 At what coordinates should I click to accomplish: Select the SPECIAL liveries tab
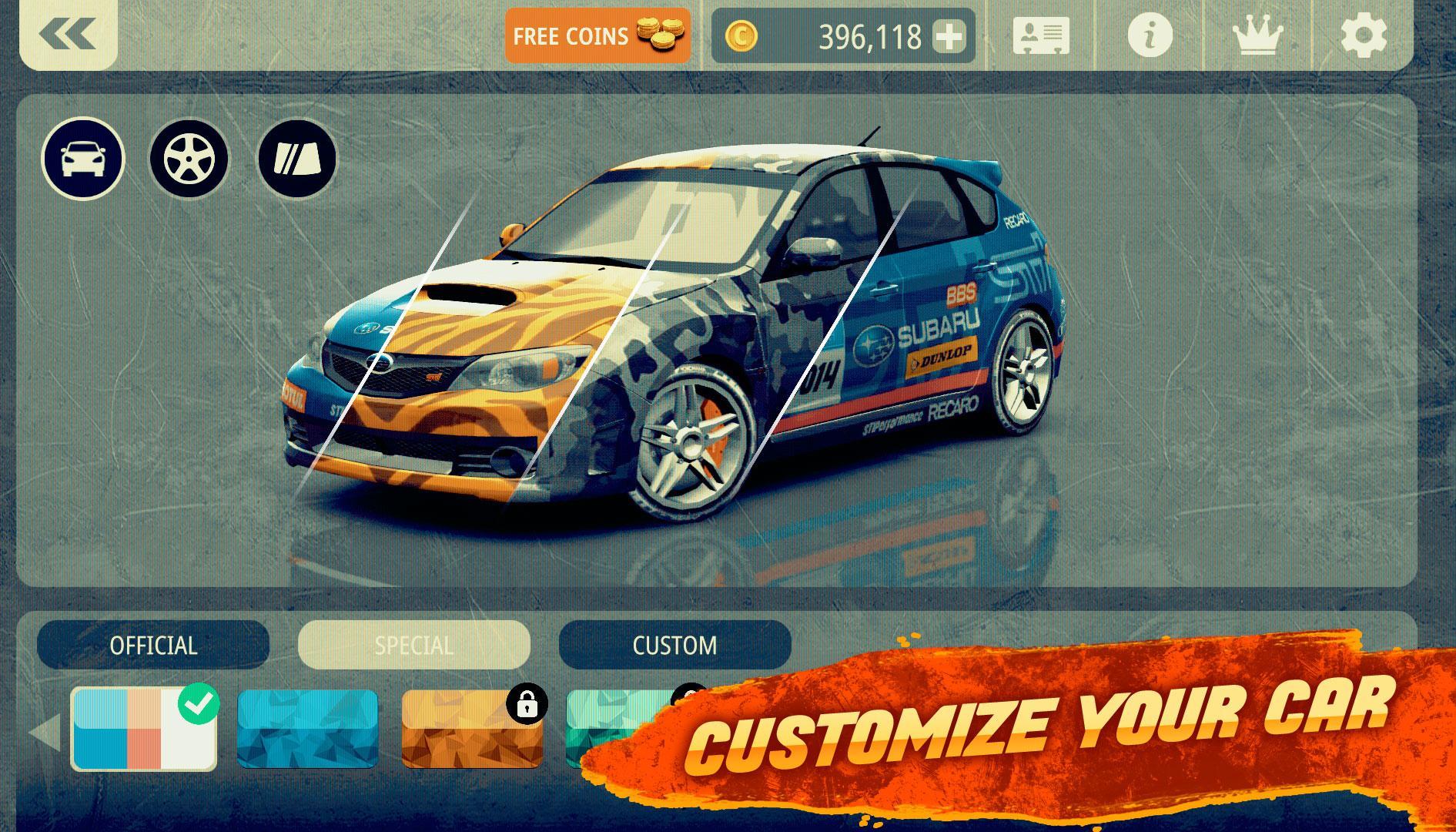point(413,646)
